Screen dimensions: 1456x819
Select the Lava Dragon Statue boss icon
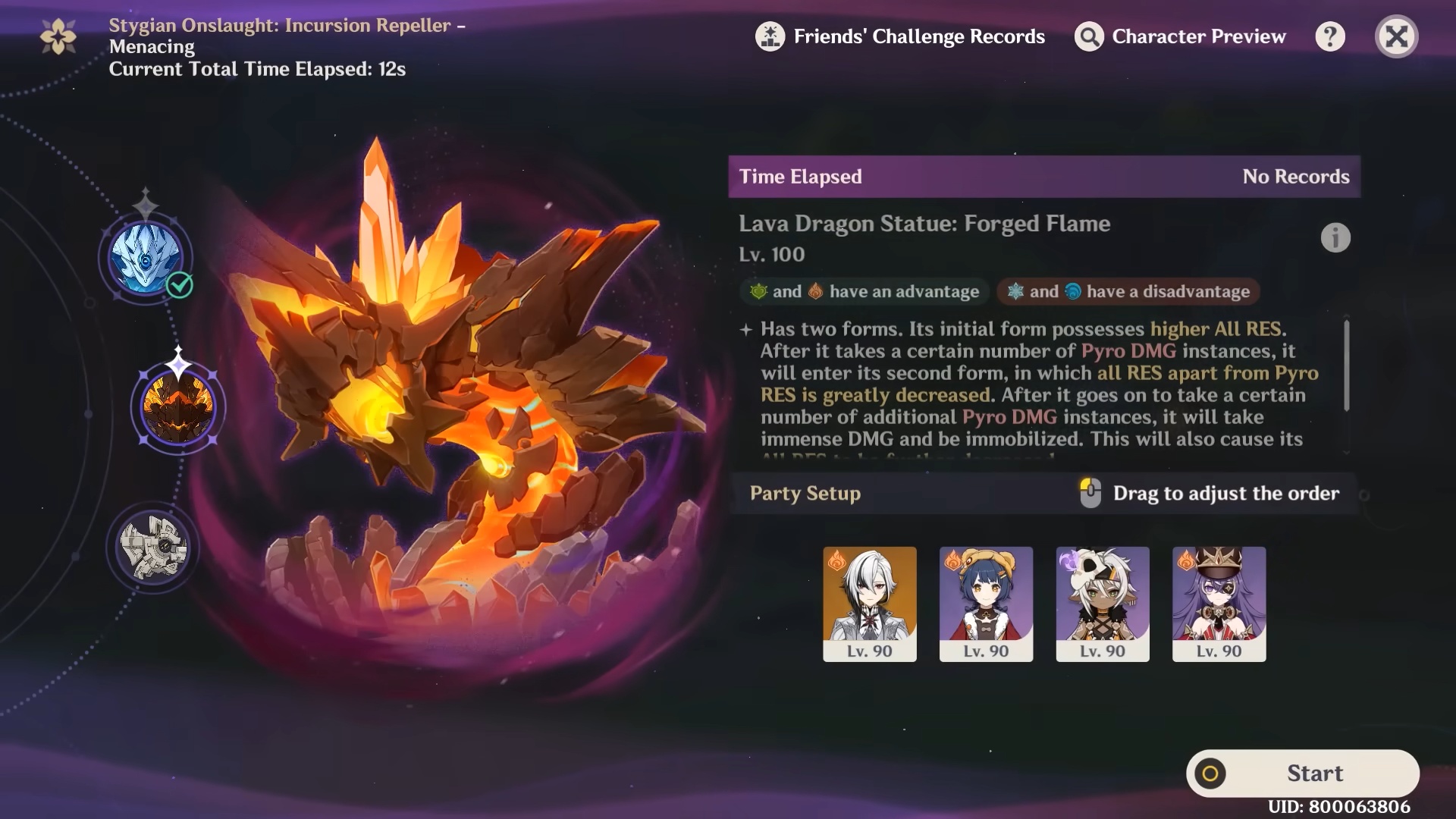[x=177, y=407]
